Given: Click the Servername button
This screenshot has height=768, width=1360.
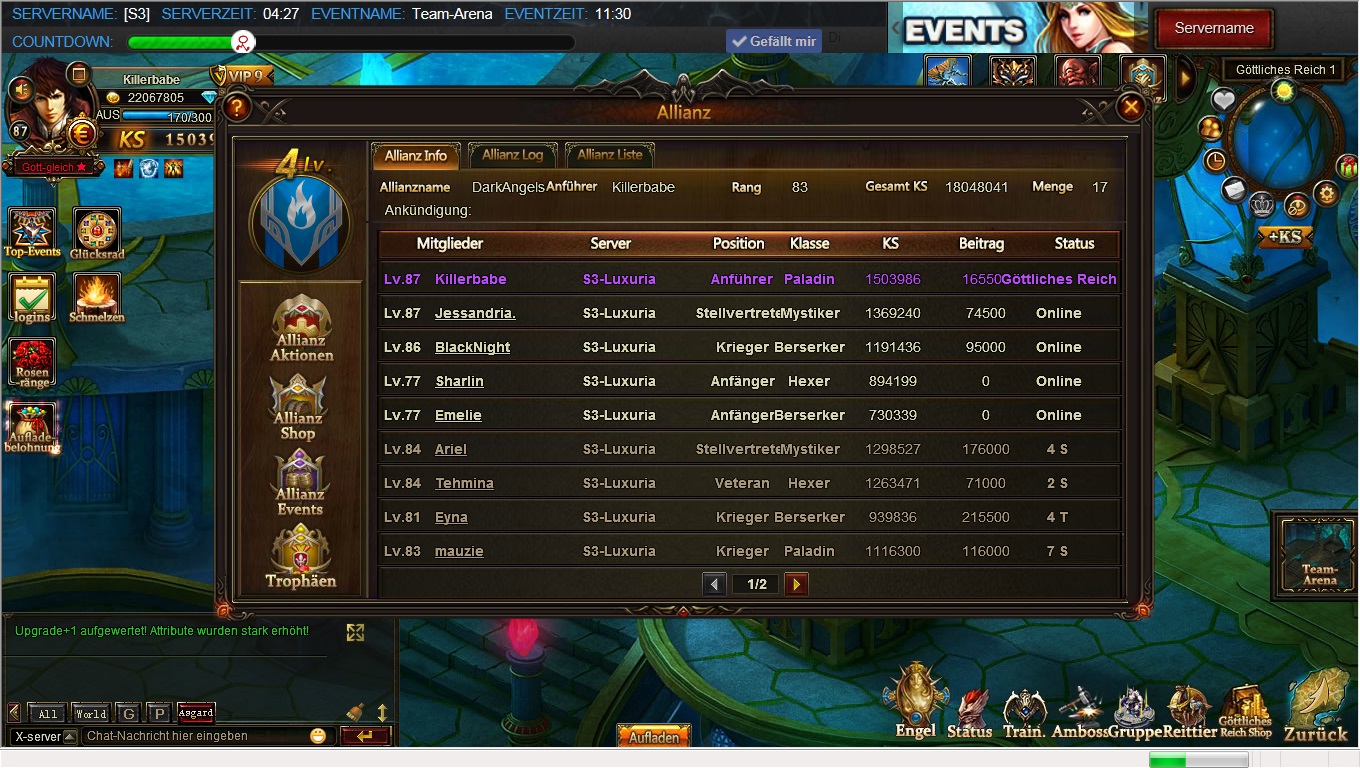Looking at the screenshot, I should pos(1213,28).
